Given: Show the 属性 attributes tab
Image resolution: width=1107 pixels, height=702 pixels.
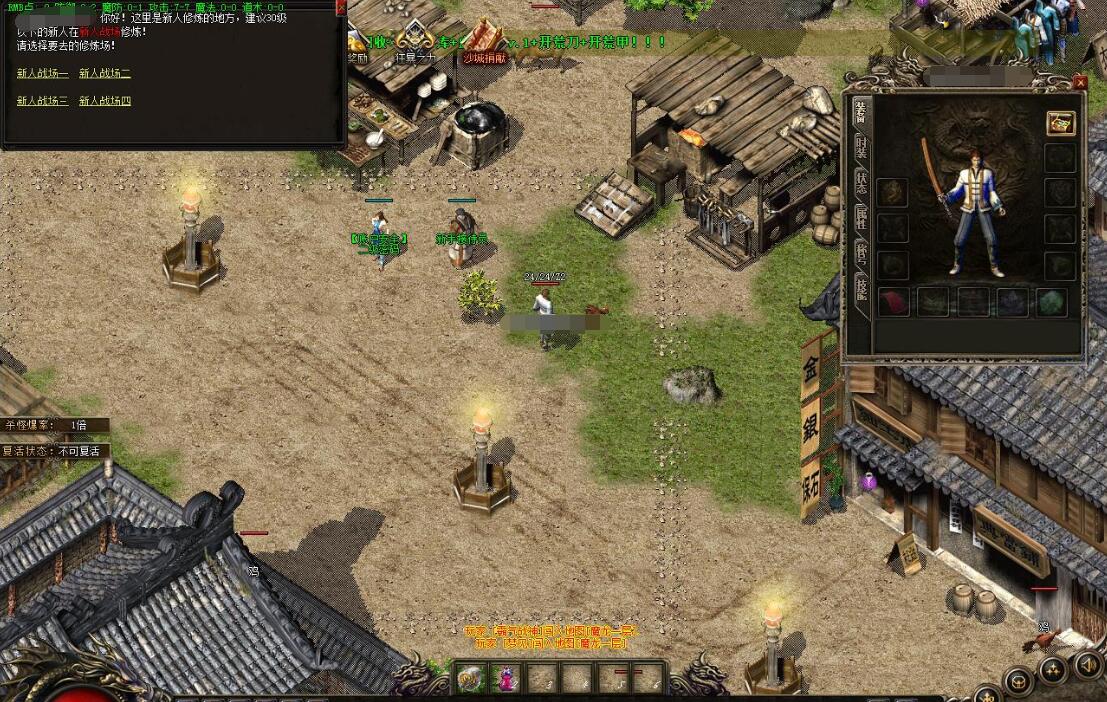Looking at the screenshot, I should (x=860, y=219).
